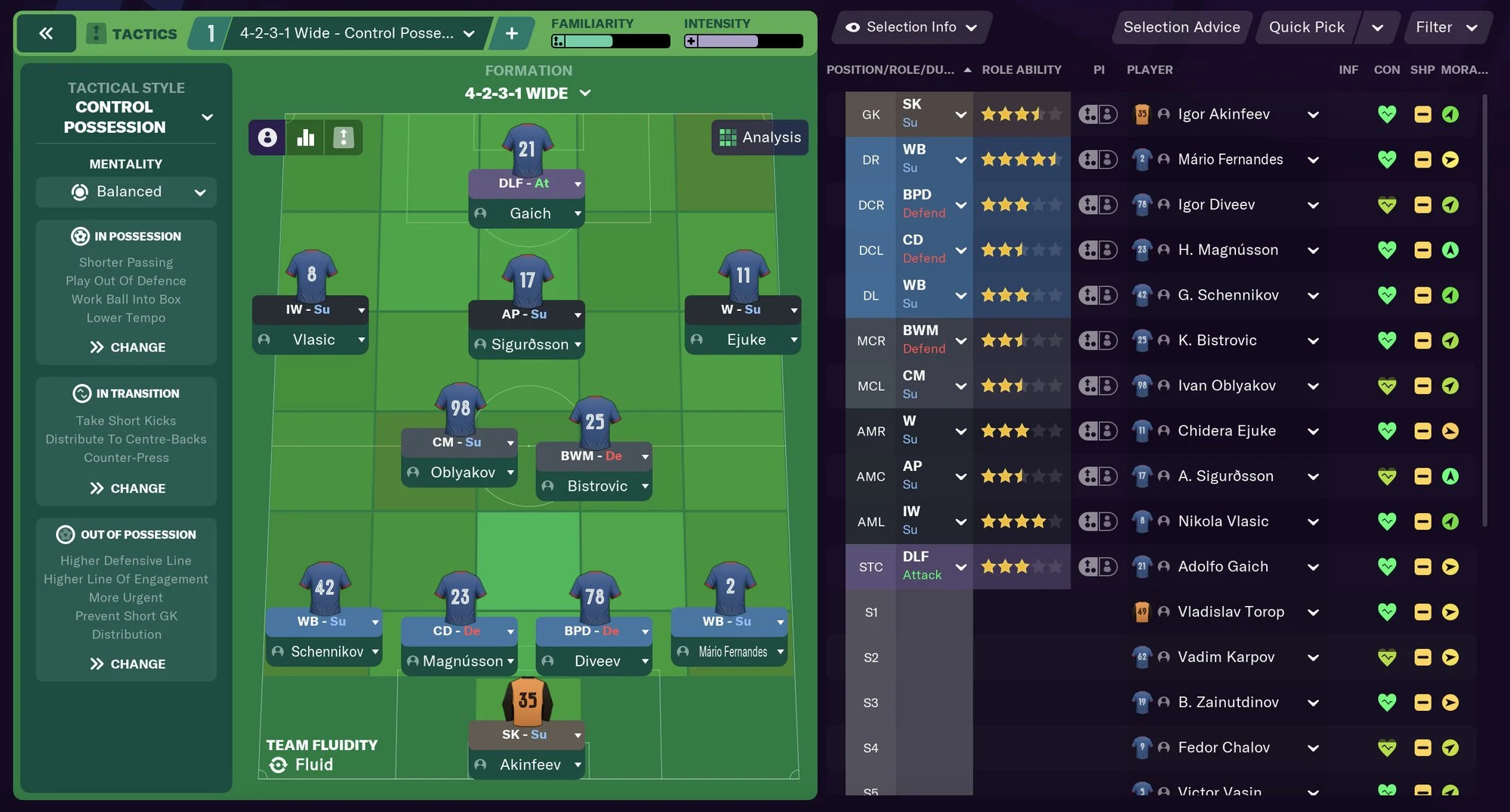
Task: Open the Analysis view
Action: 760,137
